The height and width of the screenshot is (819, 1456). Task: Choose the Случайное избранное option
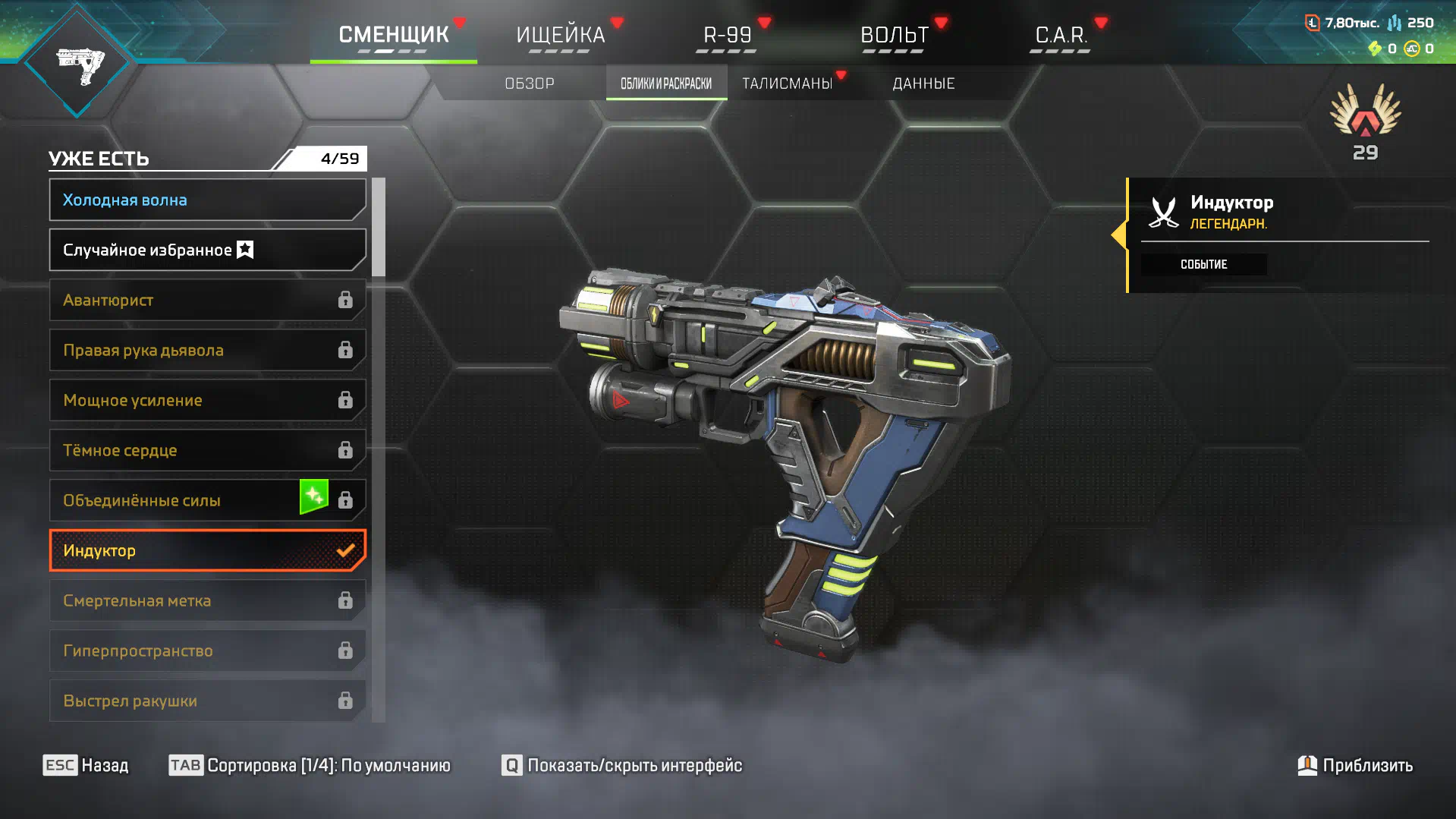(206, 250)
